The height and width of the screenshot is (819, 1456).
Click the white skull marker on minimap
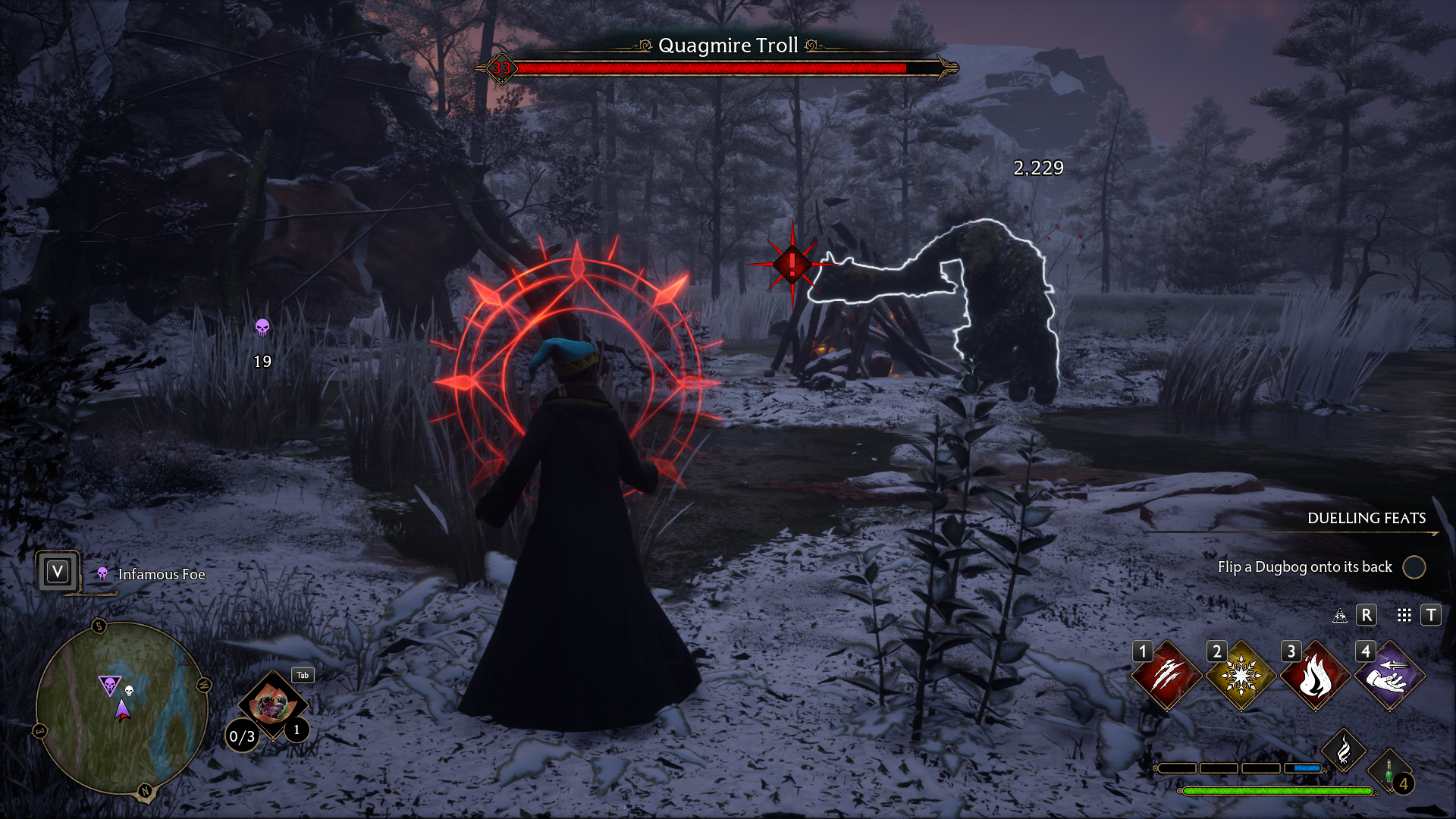pyautogui.click(x=129, y=691)
